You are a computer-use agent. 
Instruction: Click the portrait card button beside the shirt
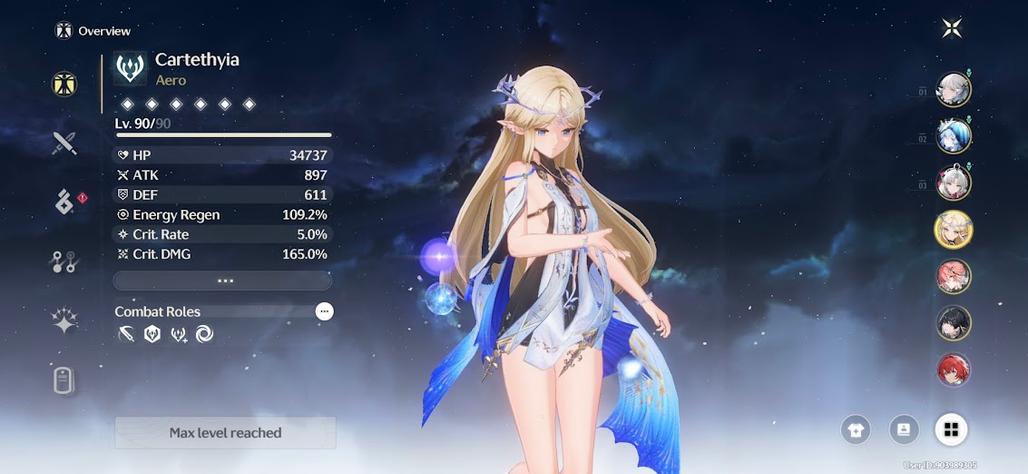pyautogui.click(x=903, y=430)
